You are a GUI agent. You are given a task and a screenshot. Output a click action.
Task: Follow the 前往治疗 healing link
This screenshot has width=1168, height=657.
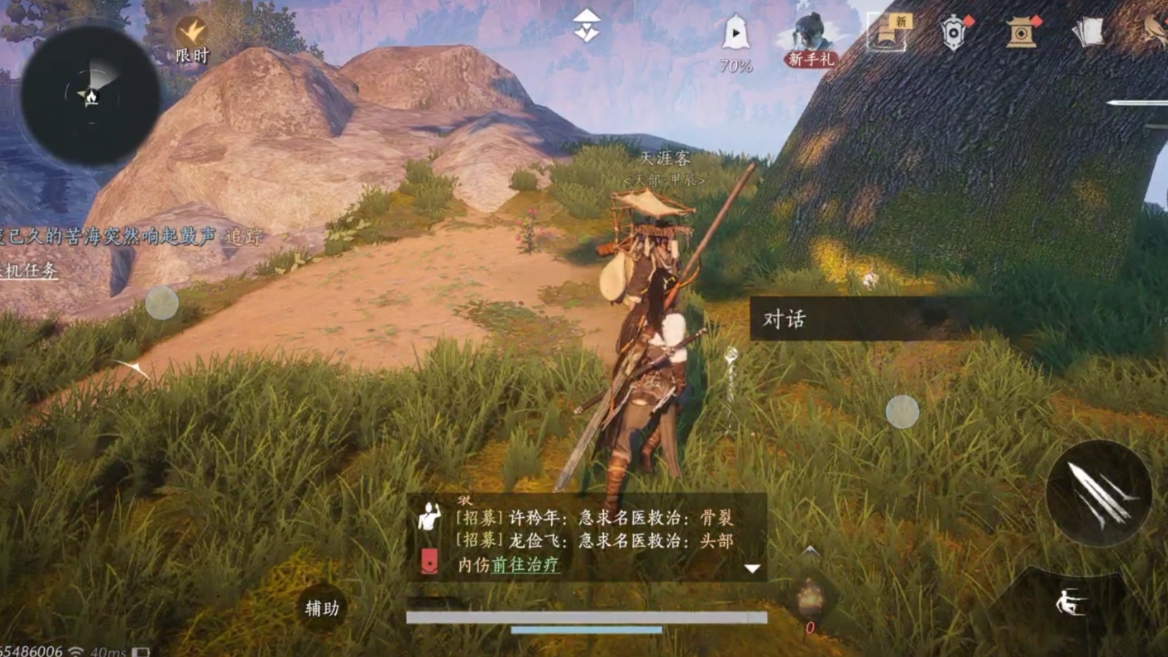pyautogui.click(x=525, y=565)
